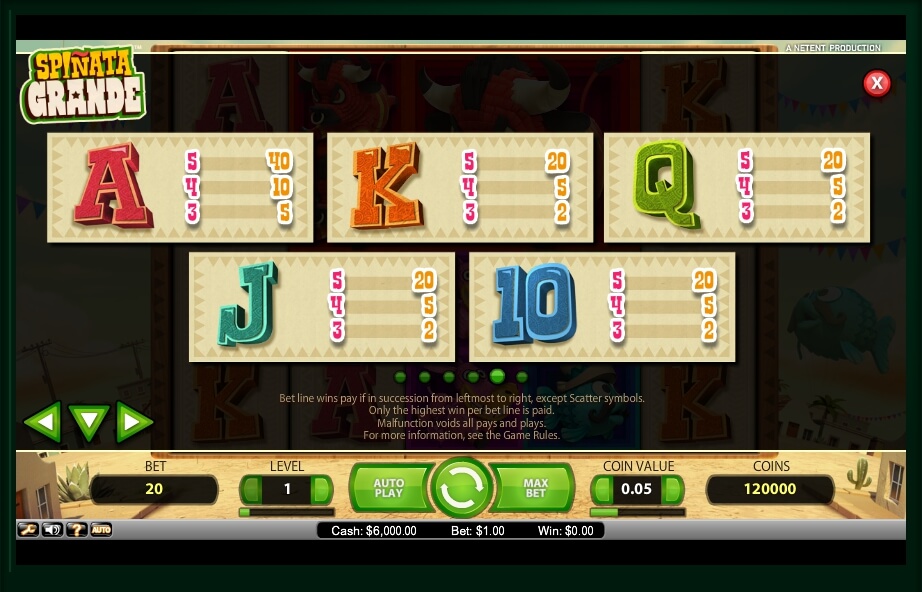Spin the reels with the round button
The image size is (922, 592).
[x=461, y=488]
